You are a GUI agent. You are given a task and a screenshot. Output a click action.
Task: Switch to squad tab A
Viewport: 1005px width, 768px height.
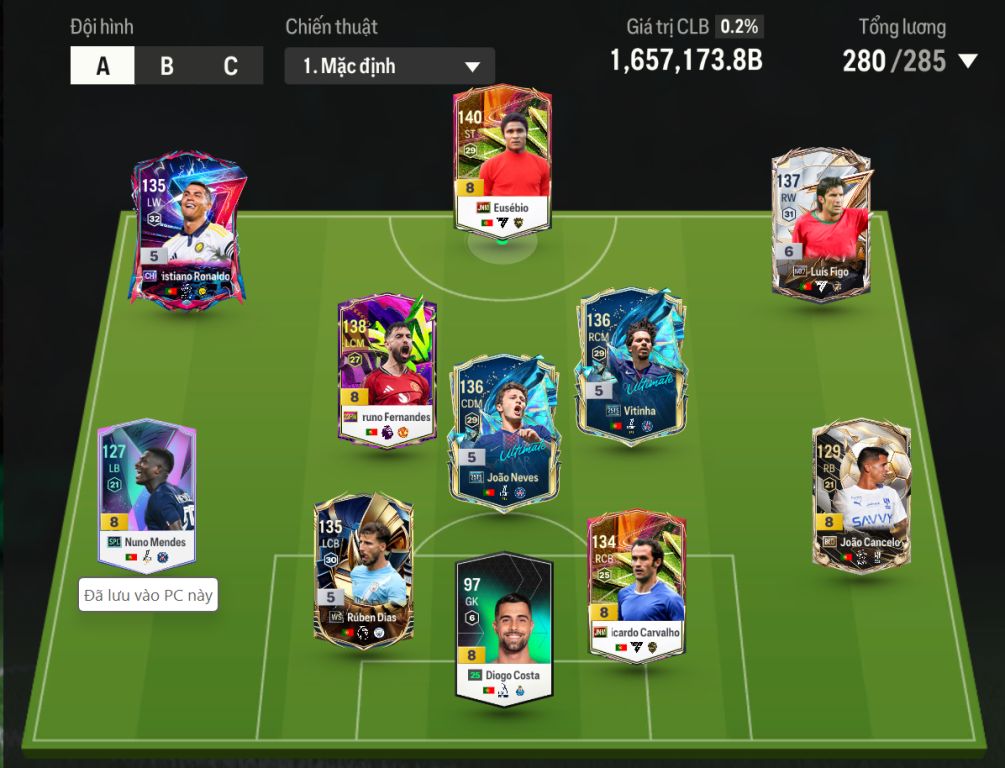point(102,66)
